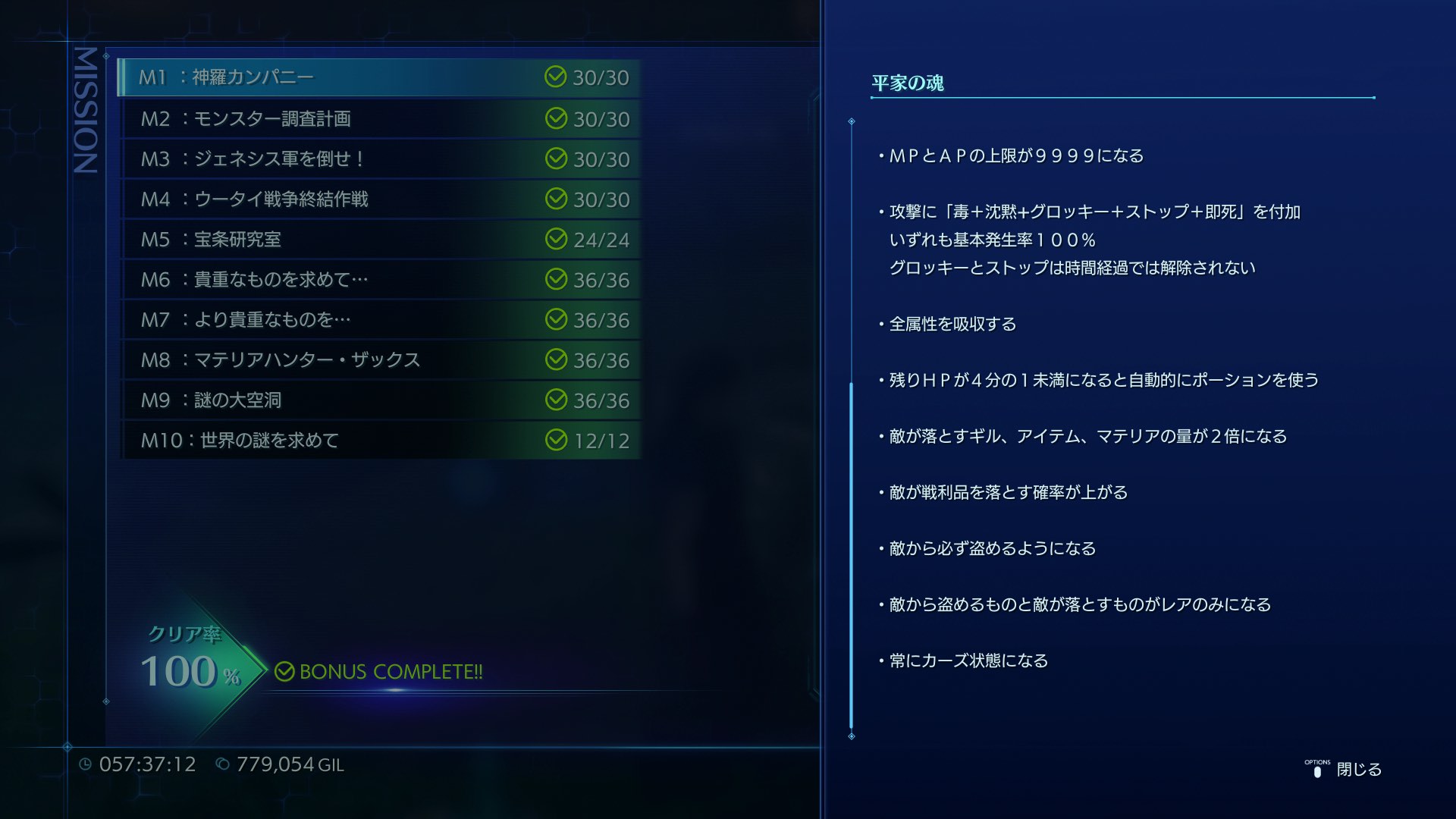1456x819 pixels.
Task: Expand M9 謎の大空洞 mission details
Action: coord(303,400)
